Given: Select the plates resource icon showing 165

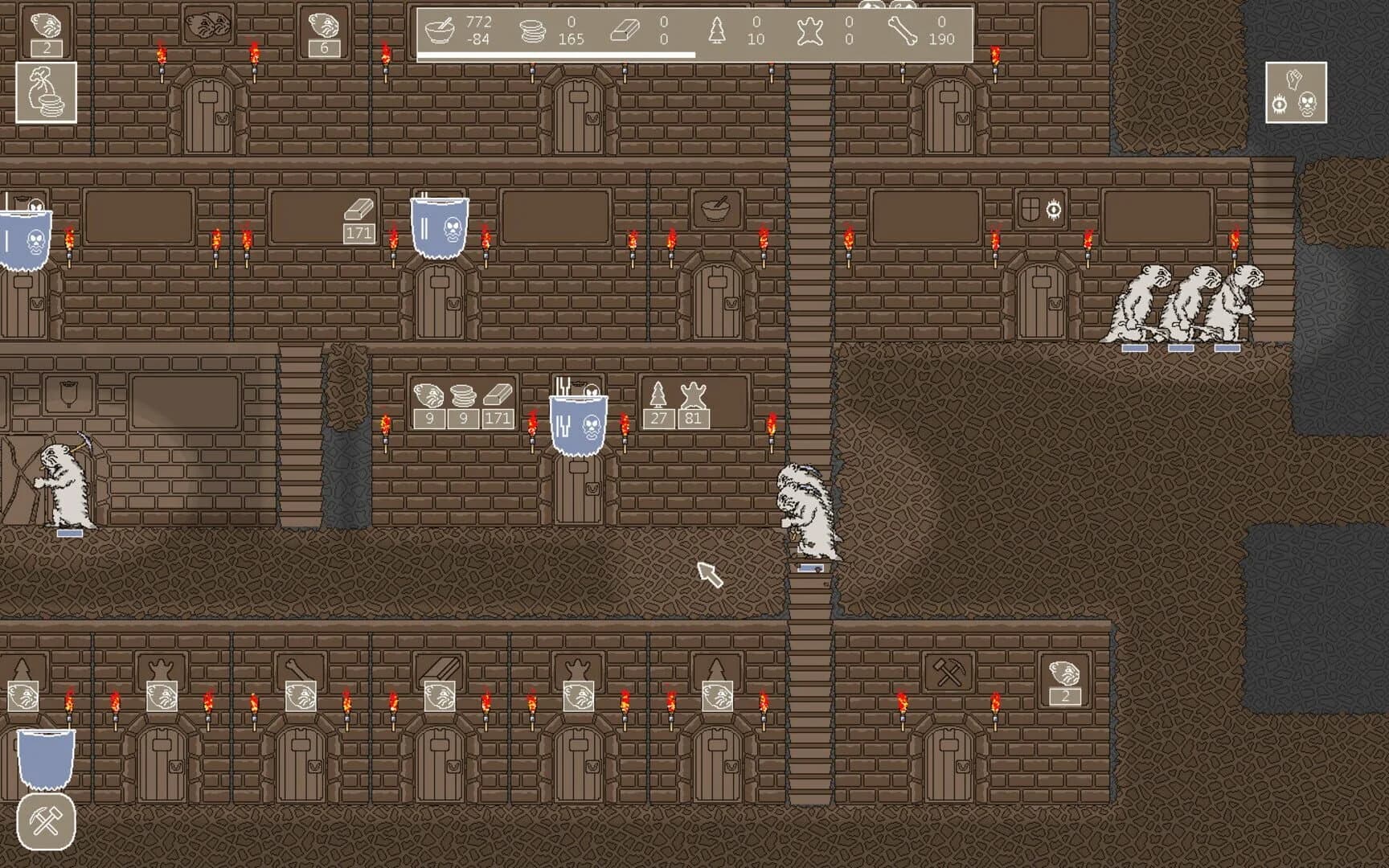Looking at the screenshot, I should 531,31.
